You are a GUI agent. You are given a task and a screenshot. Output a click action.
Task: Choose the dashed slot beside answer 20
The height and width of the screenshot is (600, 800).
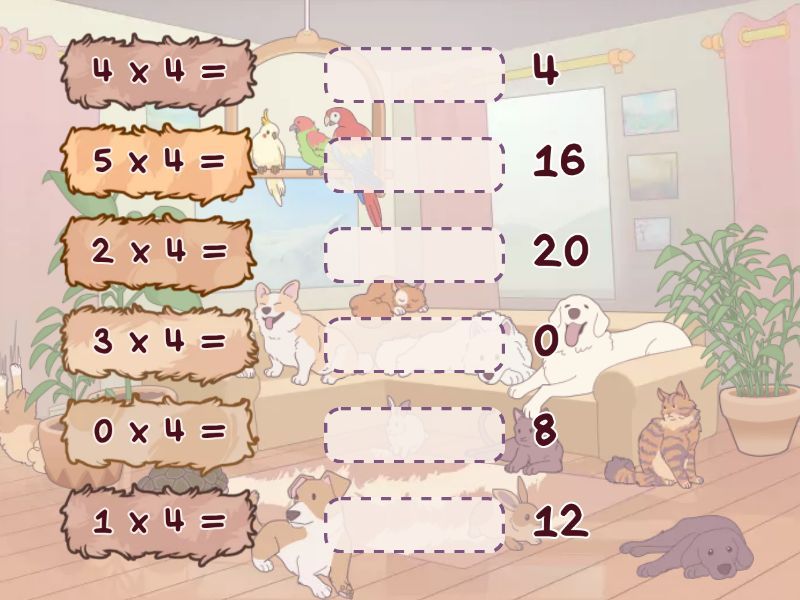[414, 254]
